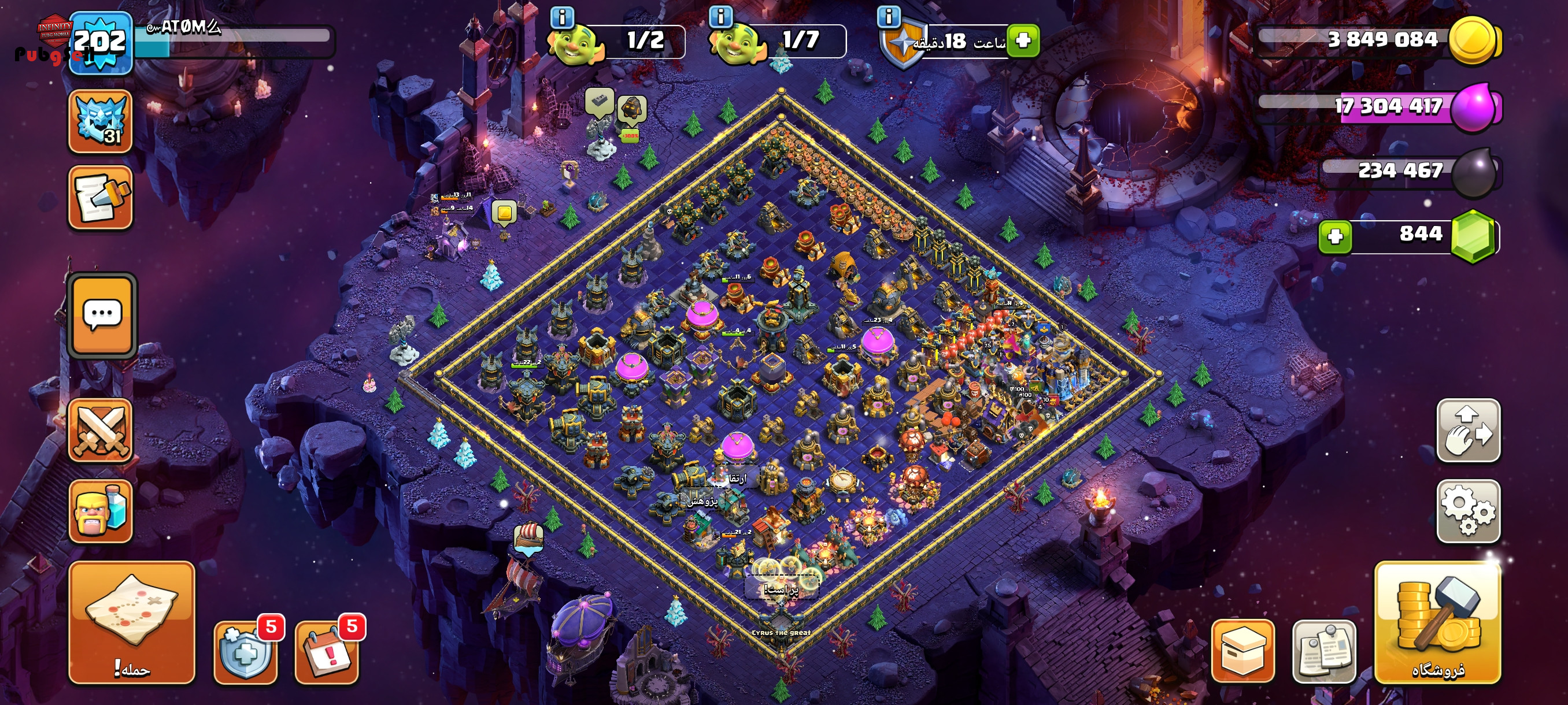
Task: Show builder info for the 1/7 counter
Action: click(x=721, y=16)
